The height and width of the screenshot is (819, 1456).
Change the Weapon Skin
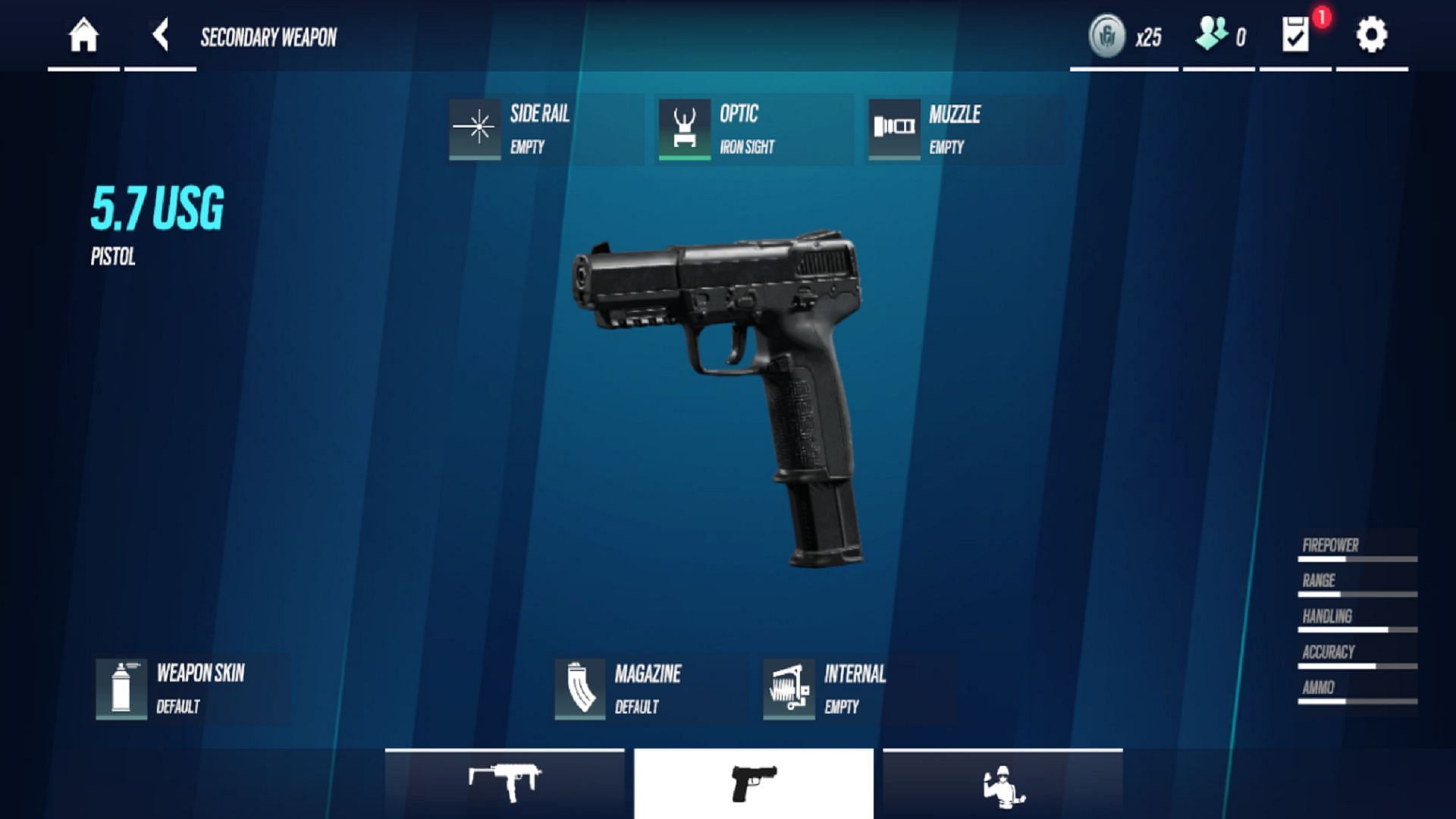pos(192,689)
